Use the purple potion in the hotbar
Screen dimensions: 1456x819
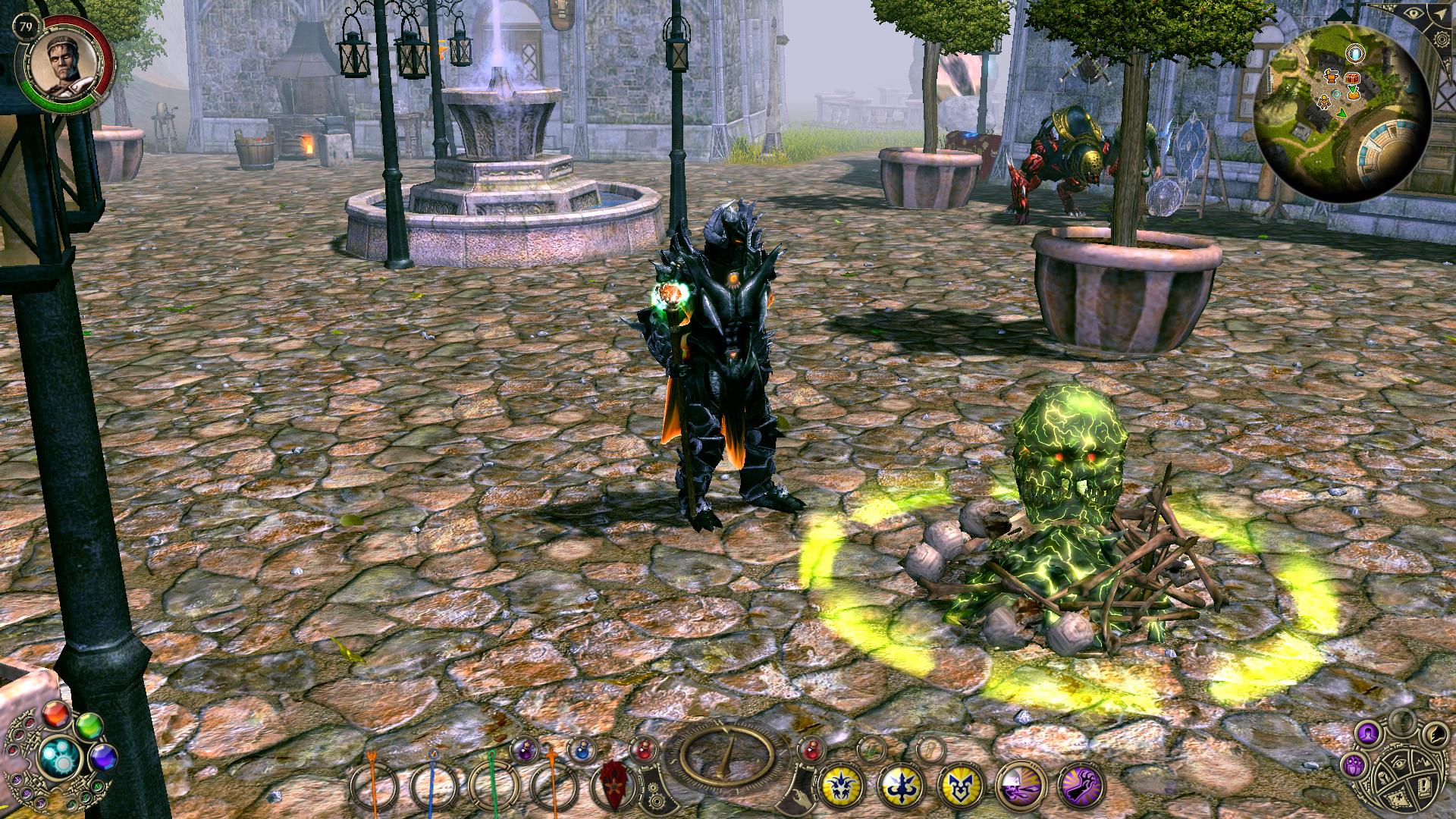tap(524, 749)
